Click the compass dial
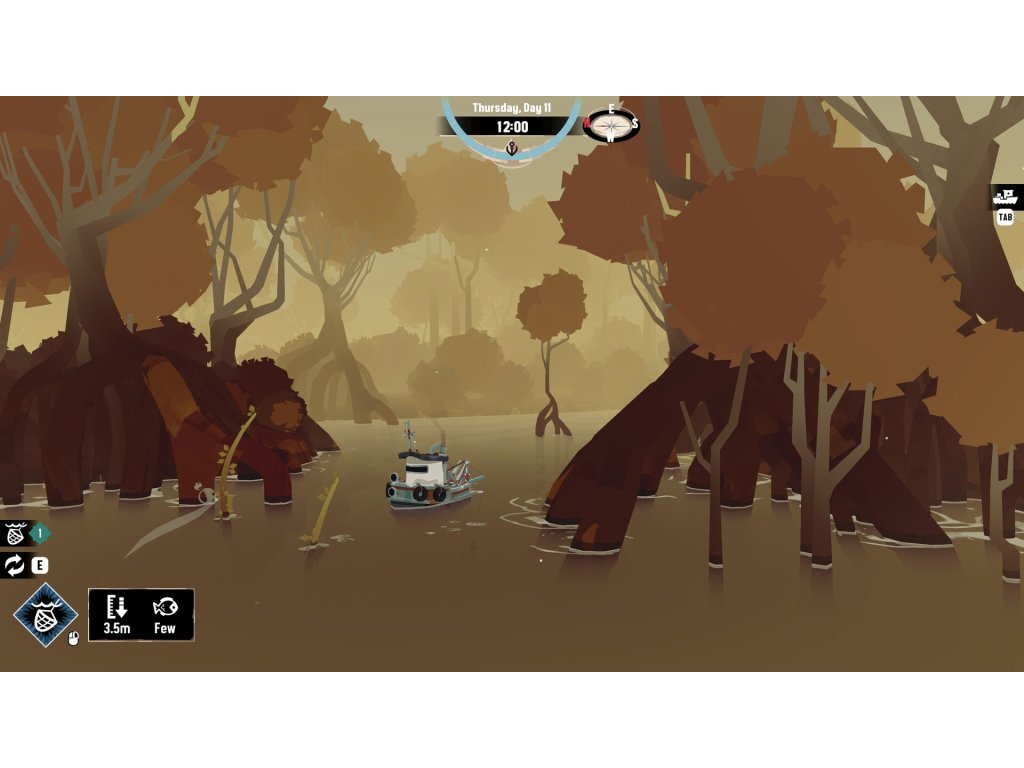The width and height of the screenshot is (1024, 768). pos(610,125)
